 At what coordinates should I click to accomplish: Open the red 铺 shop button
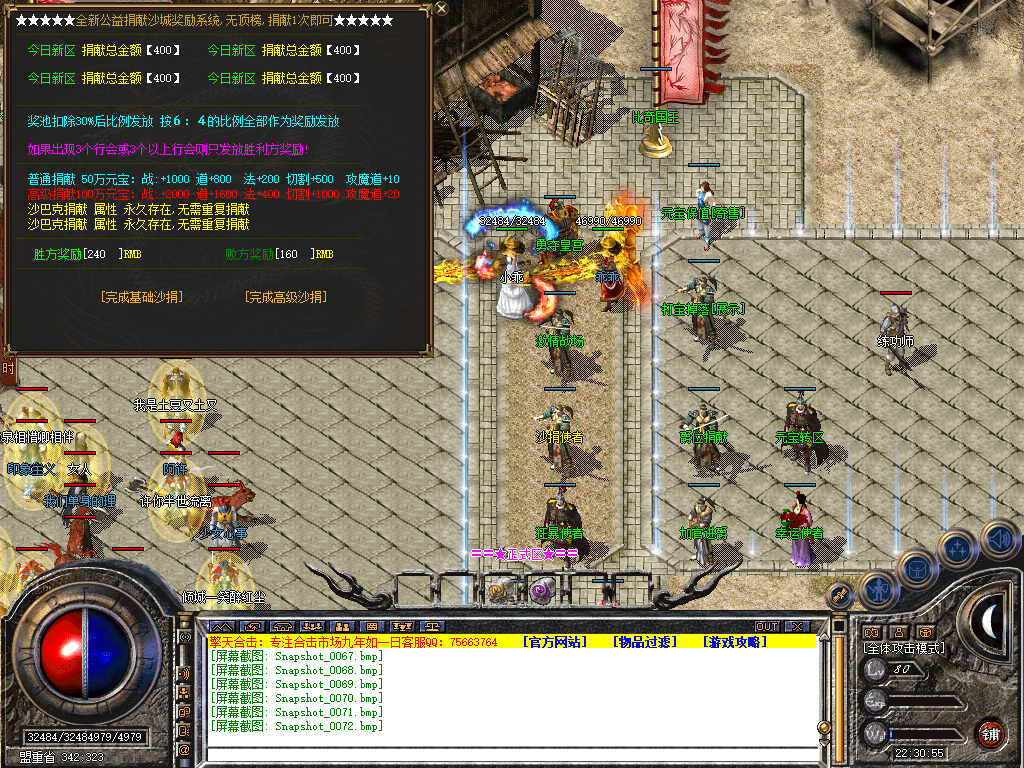tap(990, 732)
